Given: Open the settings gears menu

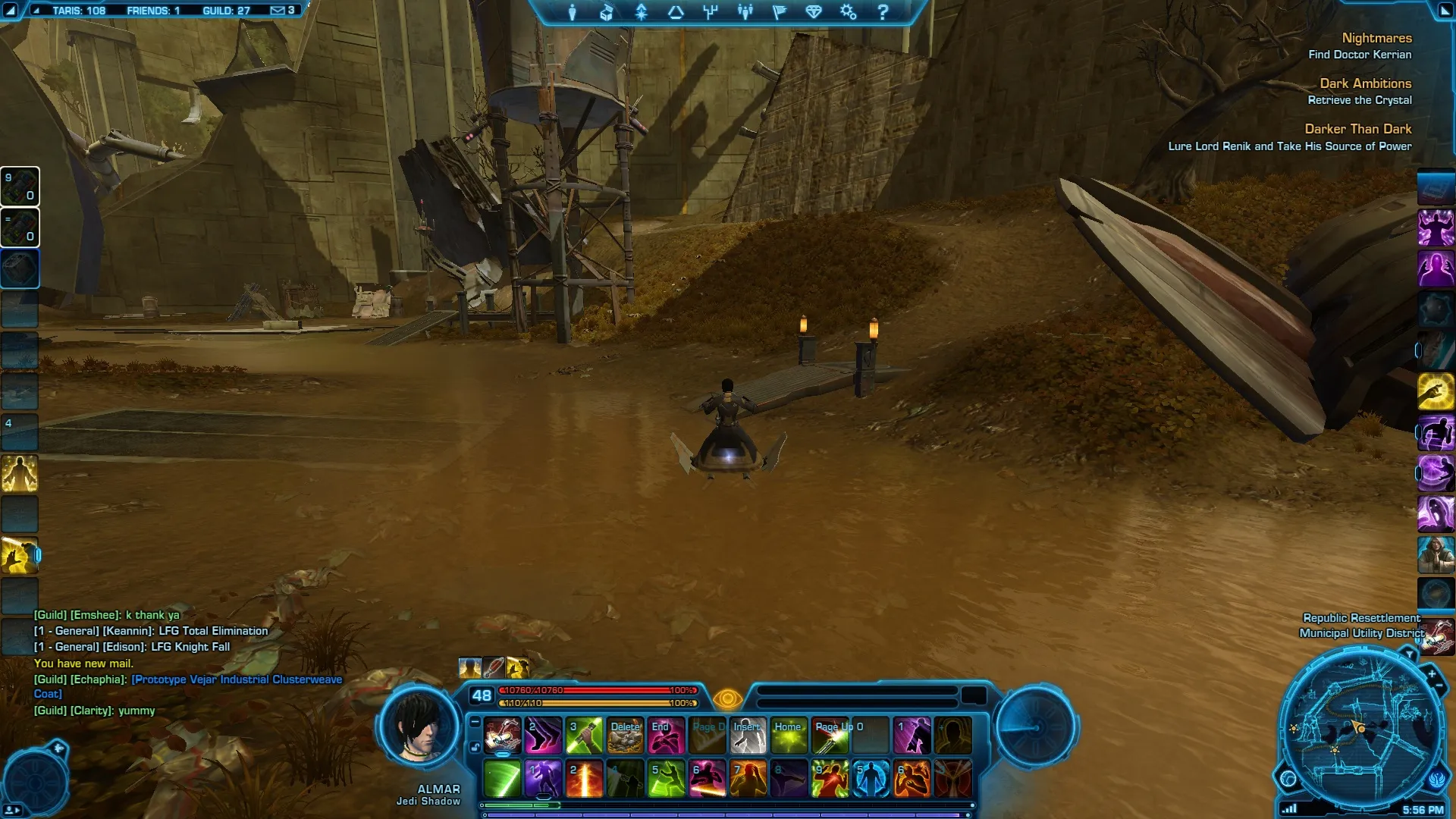Looking at the screenshot, I should 848,12.
